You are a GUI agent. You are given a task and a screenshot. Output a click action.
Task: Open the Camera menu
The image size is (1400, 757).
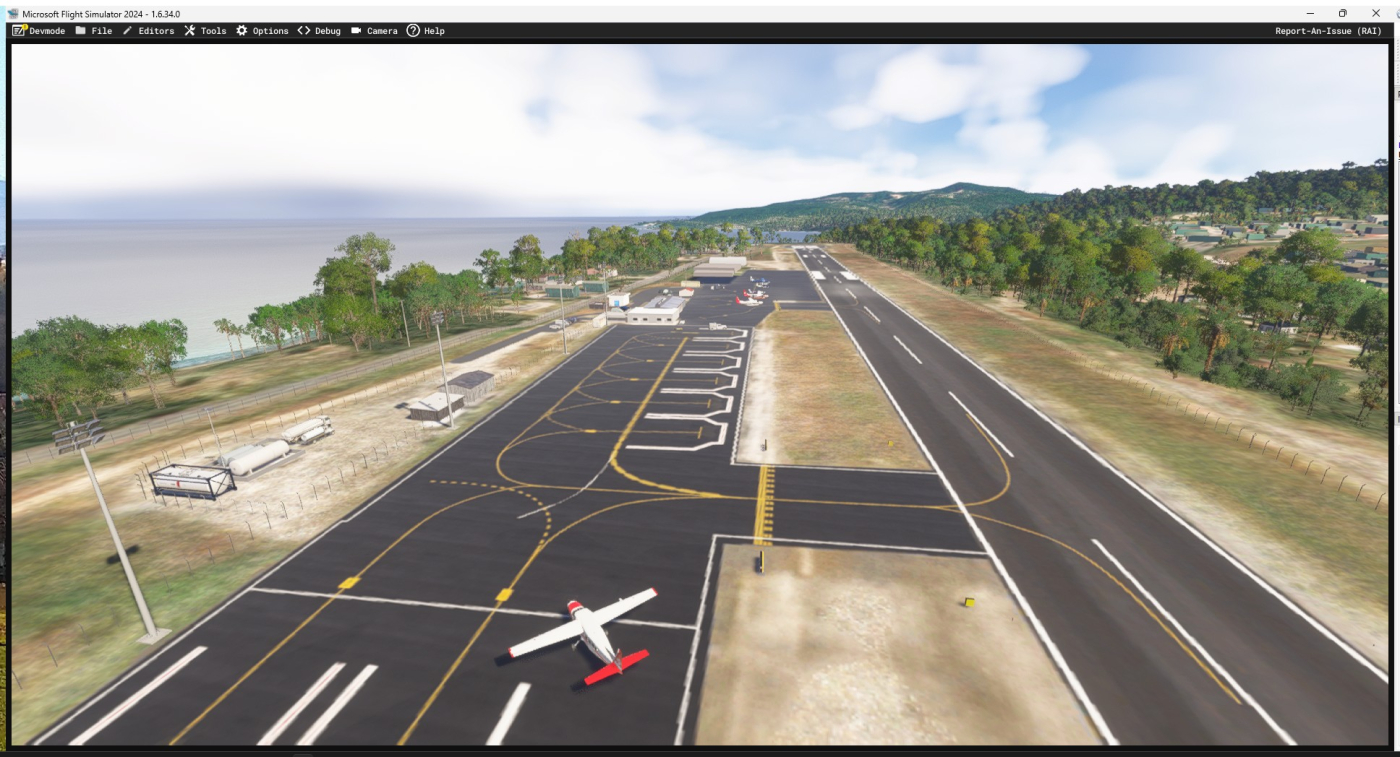374,31
